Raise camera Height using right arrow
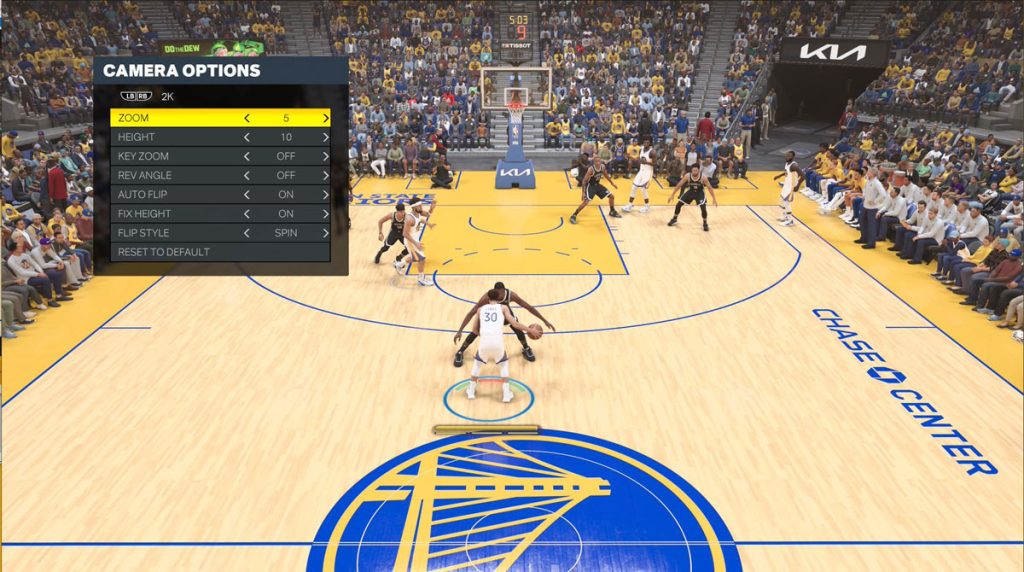 click(x=325, y=137)
